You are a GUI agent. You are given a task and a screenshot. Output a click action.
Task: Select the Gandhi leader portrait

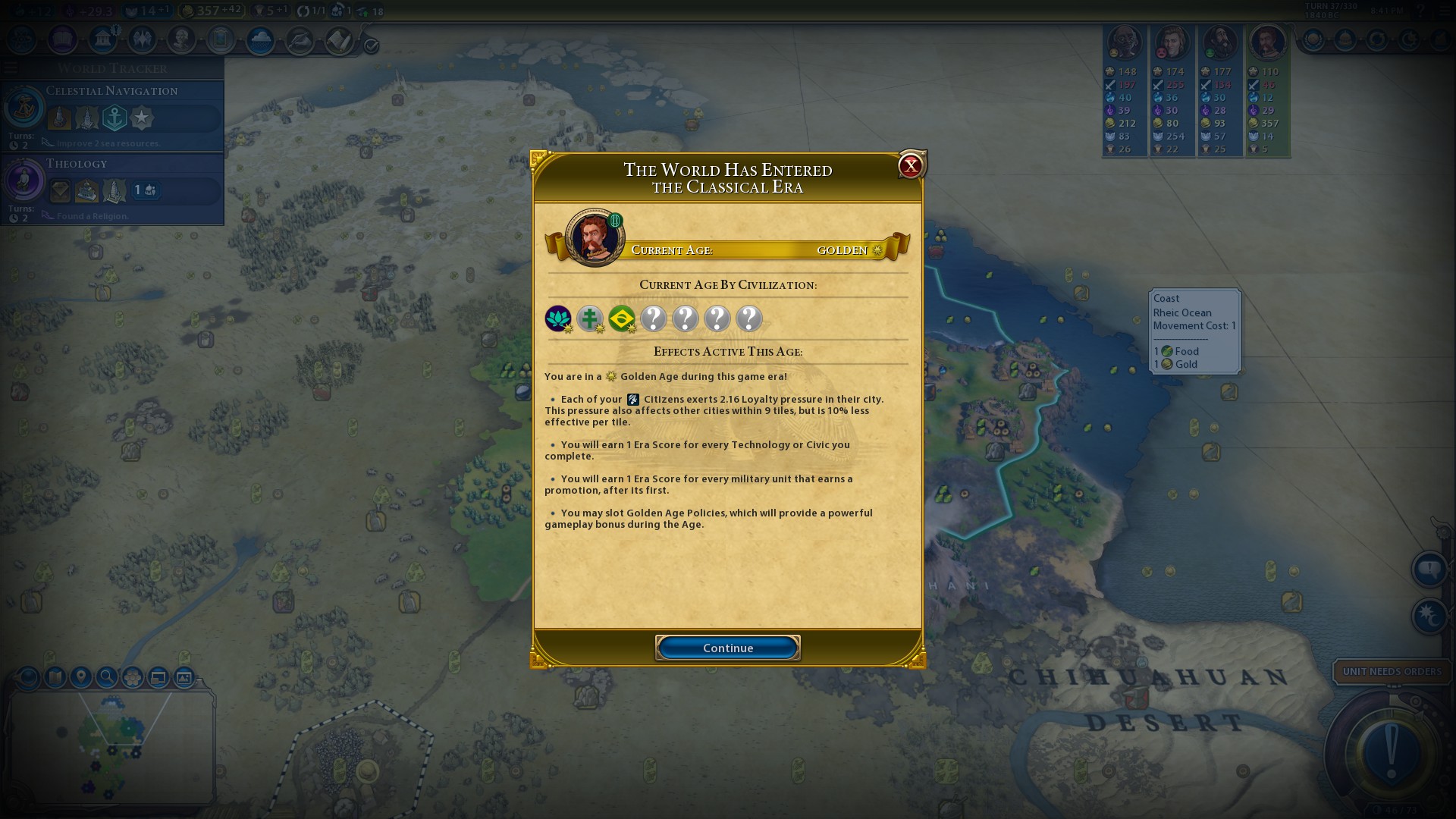(1124, 43)
